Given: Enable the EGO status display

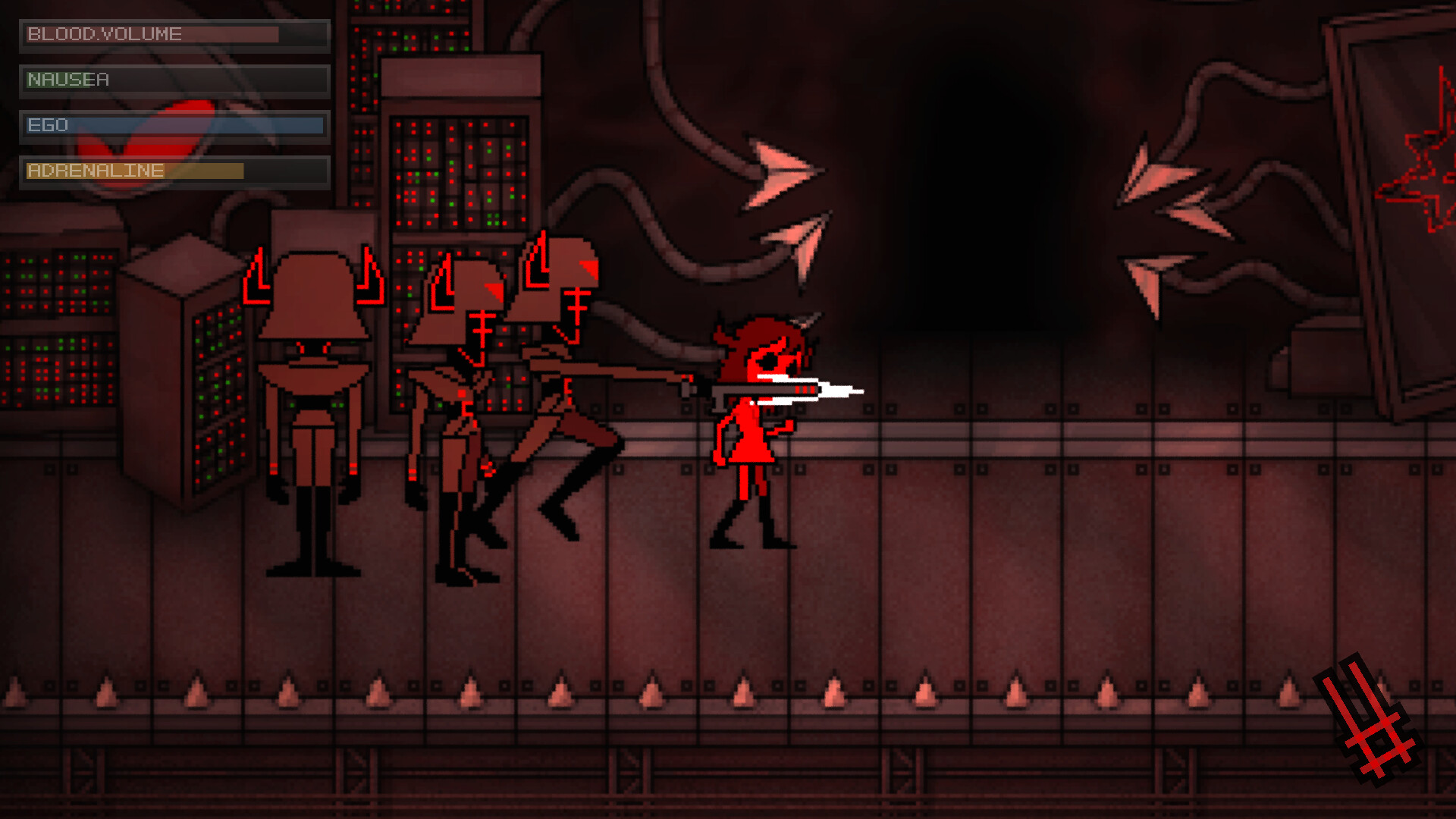Looking at the screenshot, I should [174, 125].
